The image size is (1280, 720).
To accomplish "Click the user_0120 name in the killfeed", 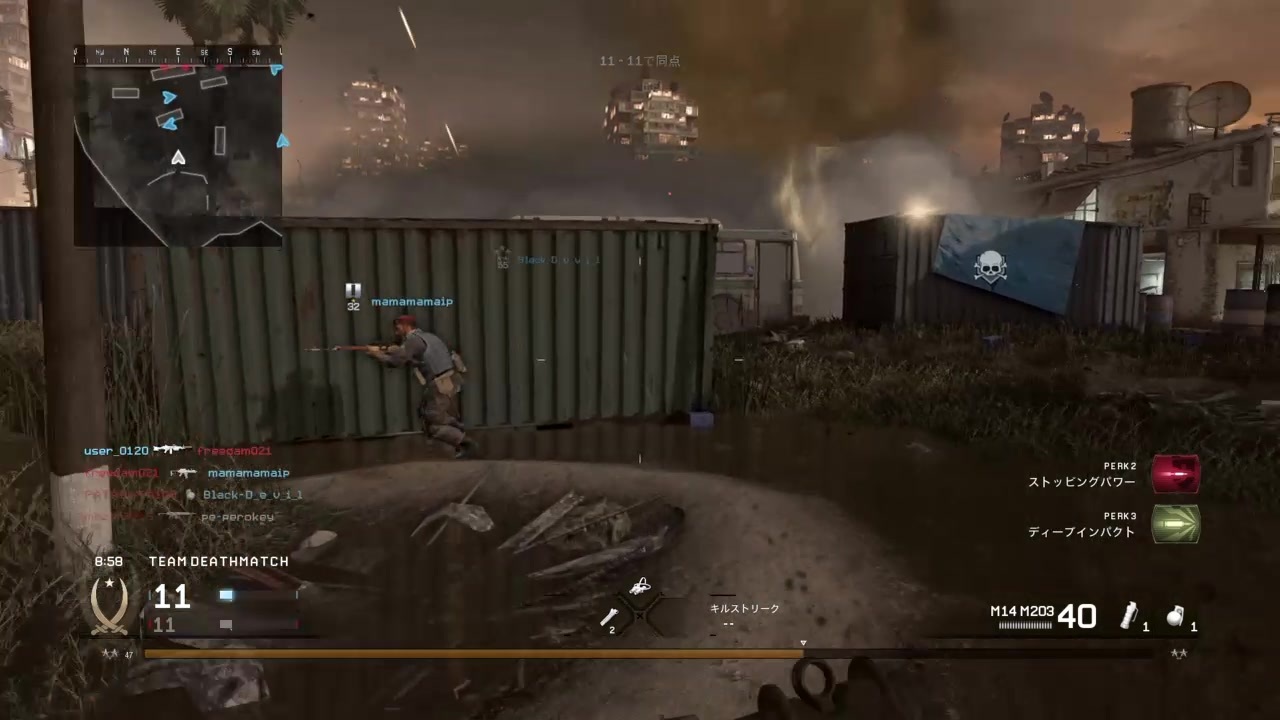I will point(116,450).
